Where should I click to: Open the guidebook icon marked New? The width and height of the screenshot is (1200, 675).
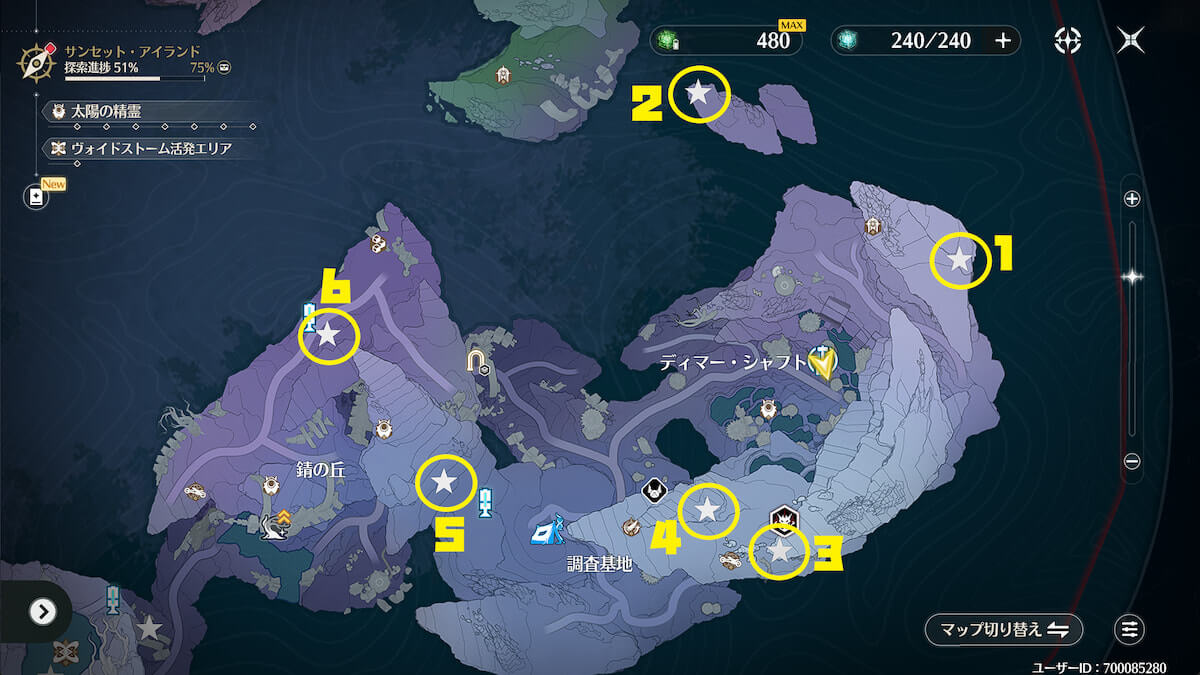pyautogui.click(x=37, y=196)
